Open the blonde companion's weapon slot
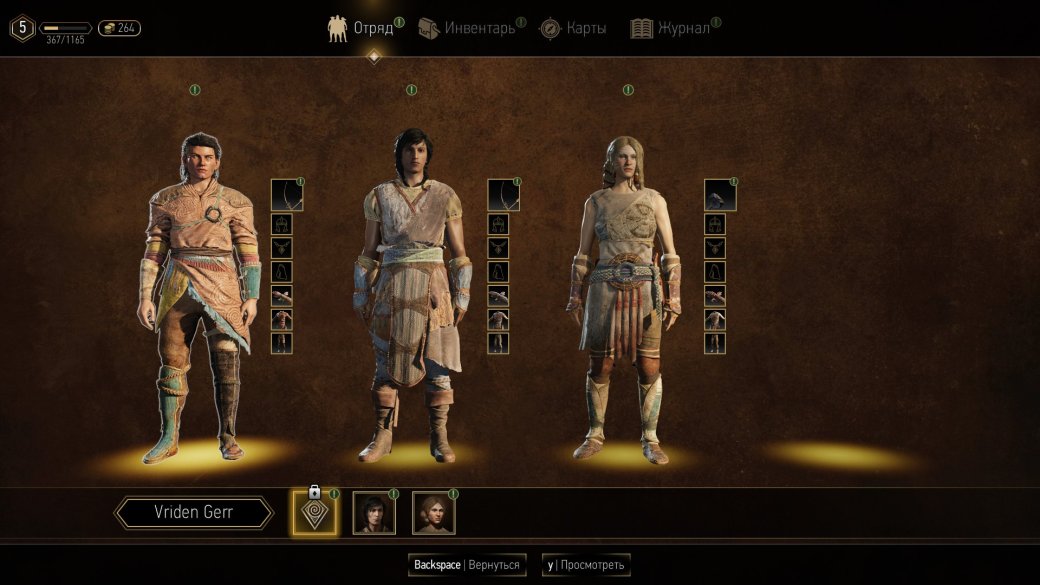The width and height of the screenshot is (1040, 585). (720, 195)
